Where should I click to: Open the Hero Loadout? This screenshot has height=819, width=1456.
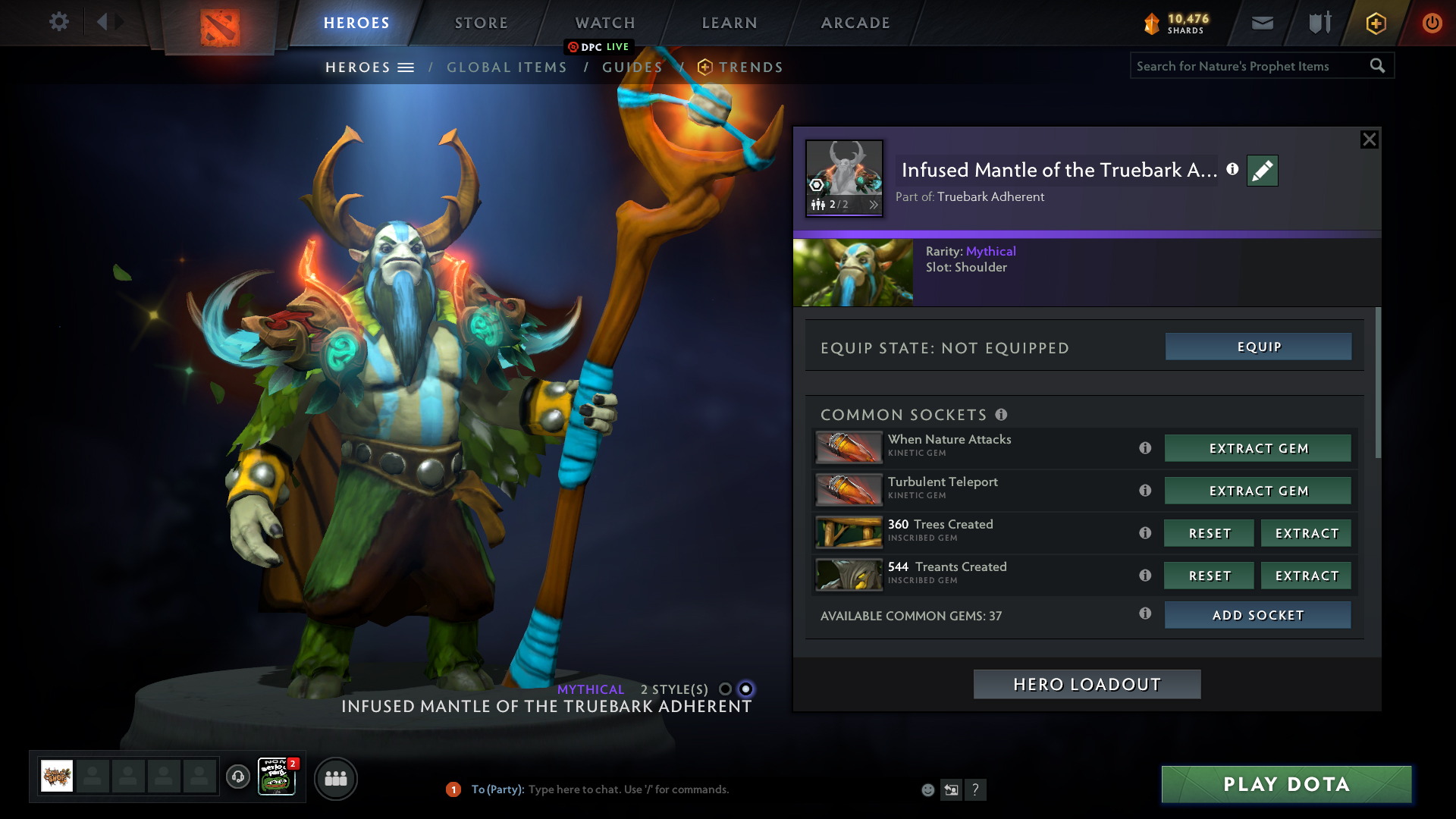pos(1087,684)
